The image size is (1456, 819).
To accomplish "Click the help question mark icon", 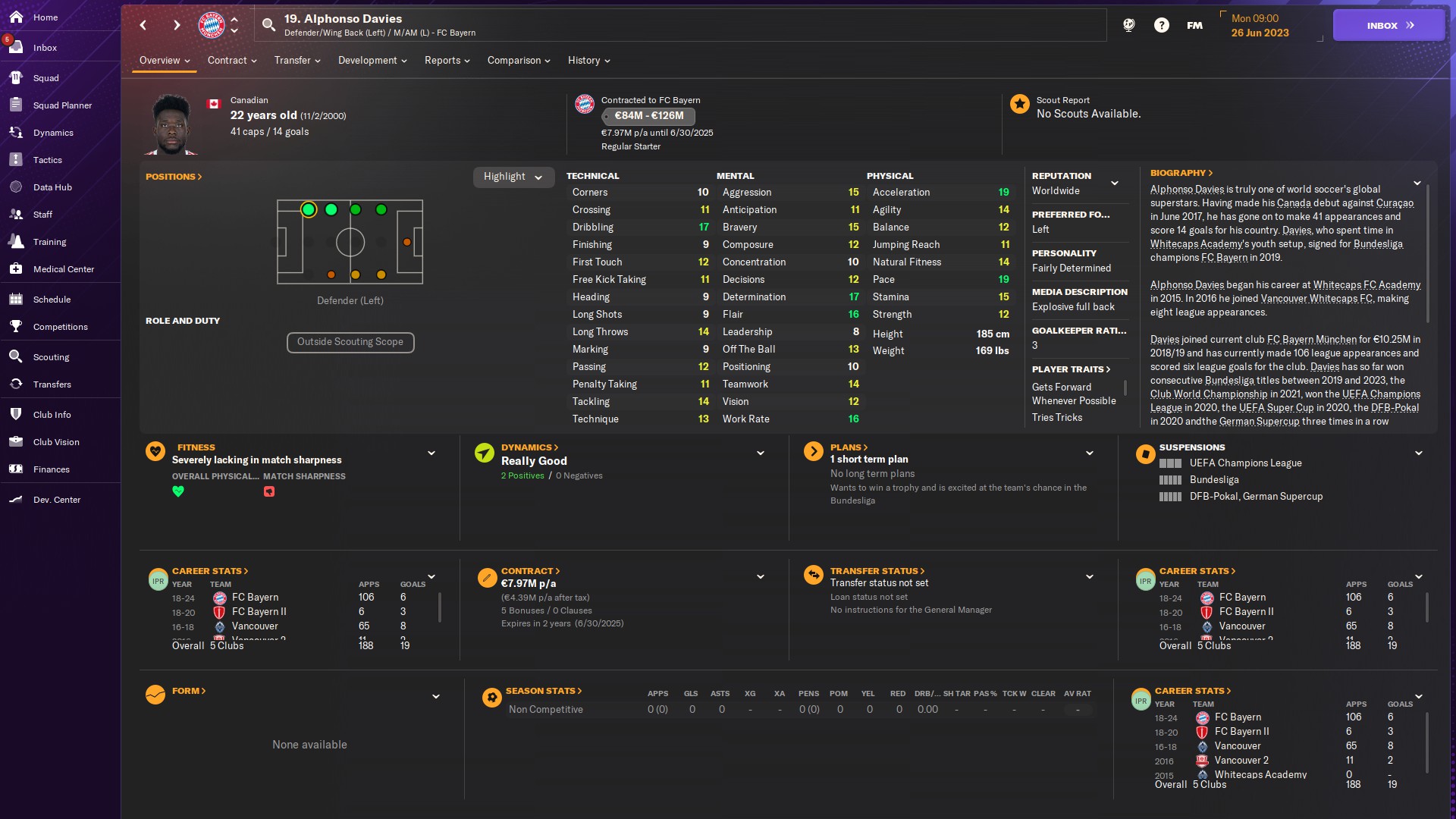I will click(x=1161, y=25).
